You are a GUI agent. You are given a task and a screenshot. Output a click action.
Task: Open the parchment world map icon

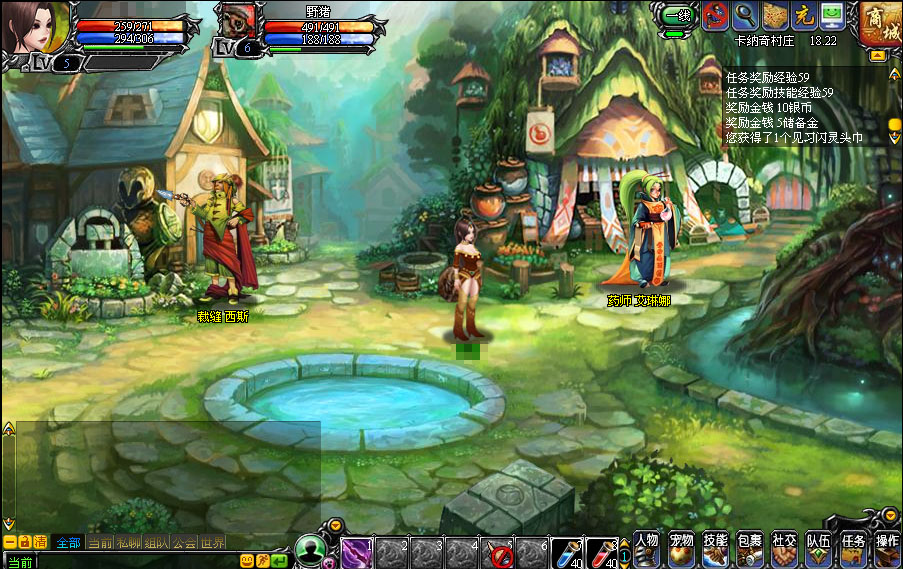pos(775,15)
